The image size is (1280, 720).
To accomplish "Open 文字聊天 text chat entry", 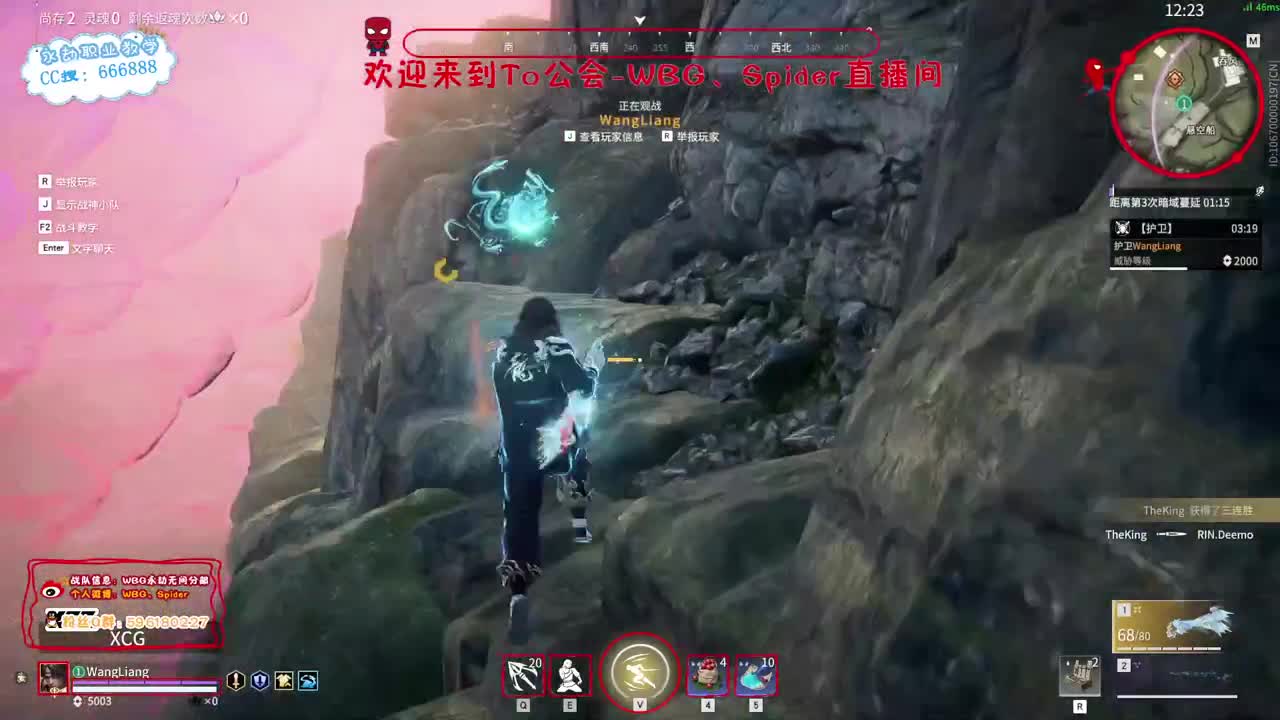I will [x=90, y=247].
